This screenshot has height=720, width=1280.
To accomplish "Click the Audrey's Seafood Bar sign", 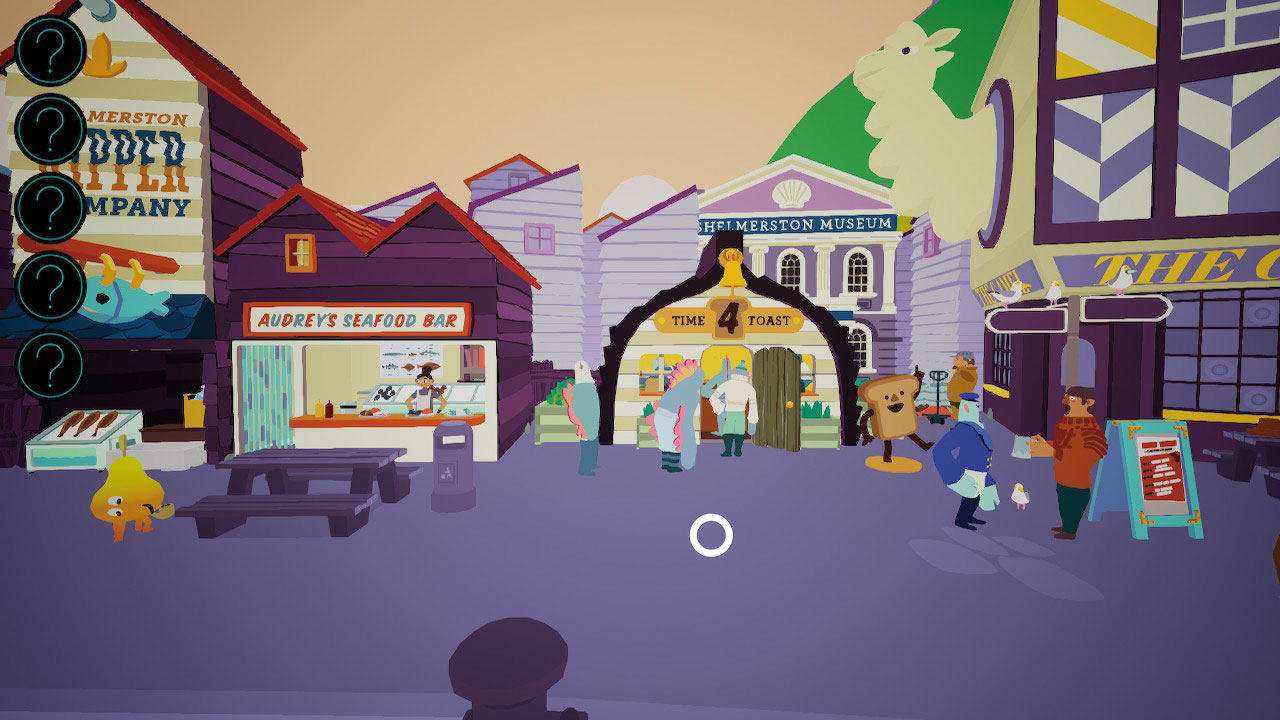I will [x=357, y=319].
